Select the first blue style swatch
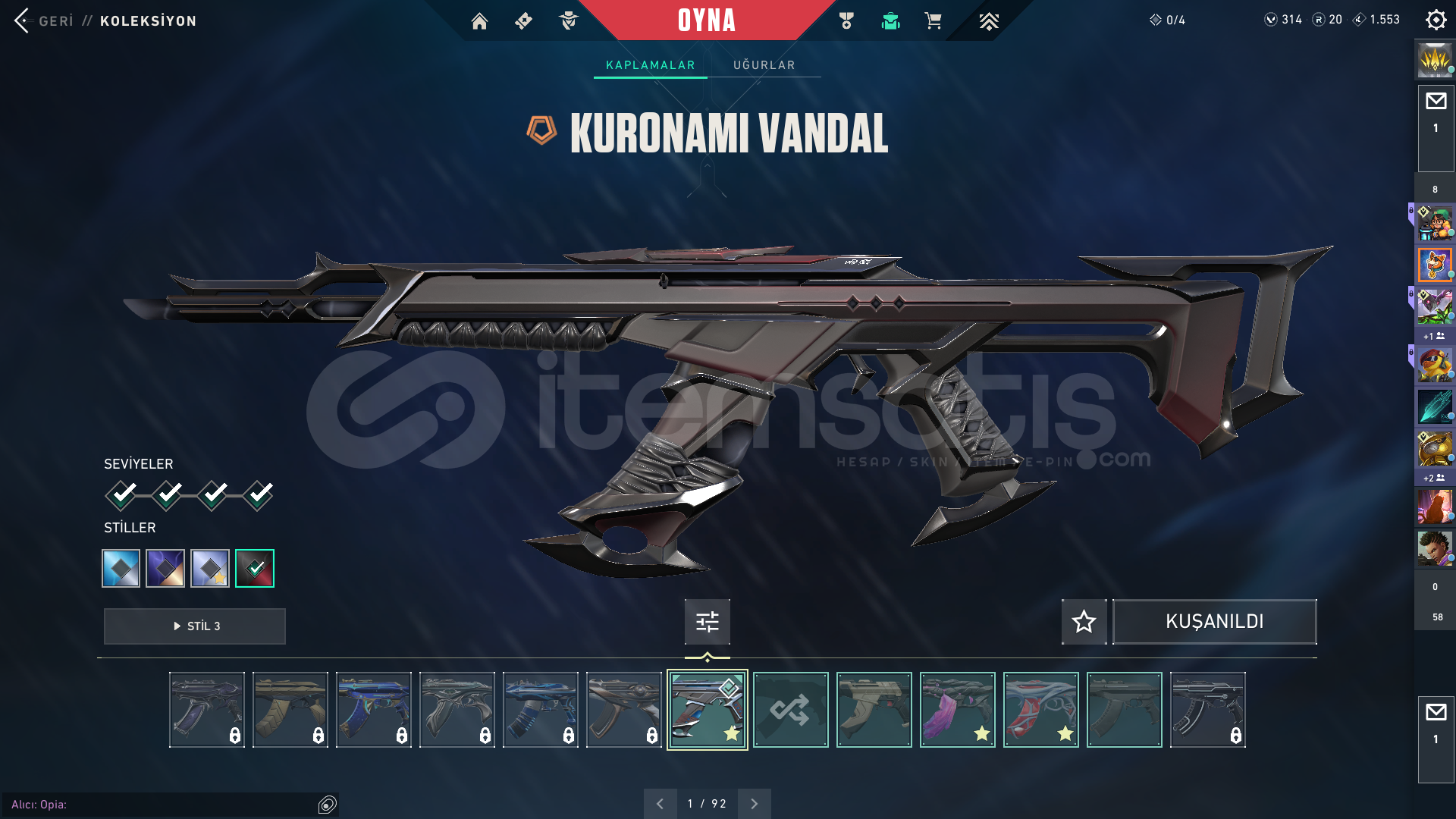Screen dimensions: 1456x819 121,568
